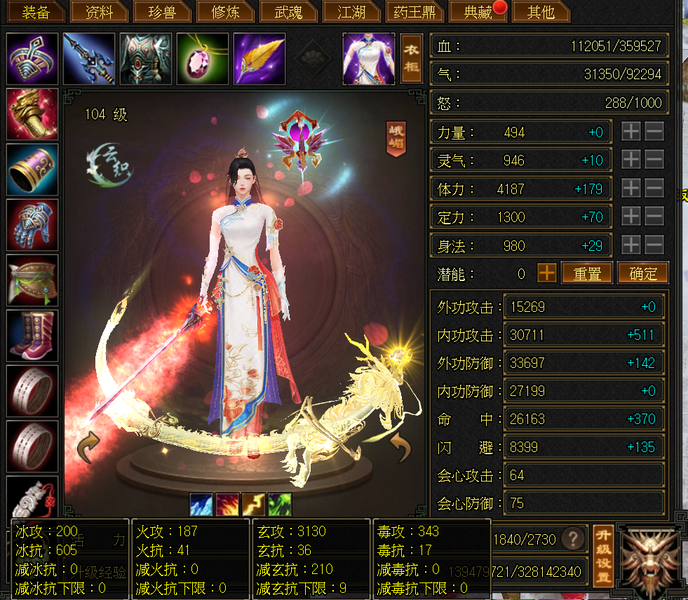Confirm attribute points with 确定
This screenshot has width=688, height=600.
(642, 273)
